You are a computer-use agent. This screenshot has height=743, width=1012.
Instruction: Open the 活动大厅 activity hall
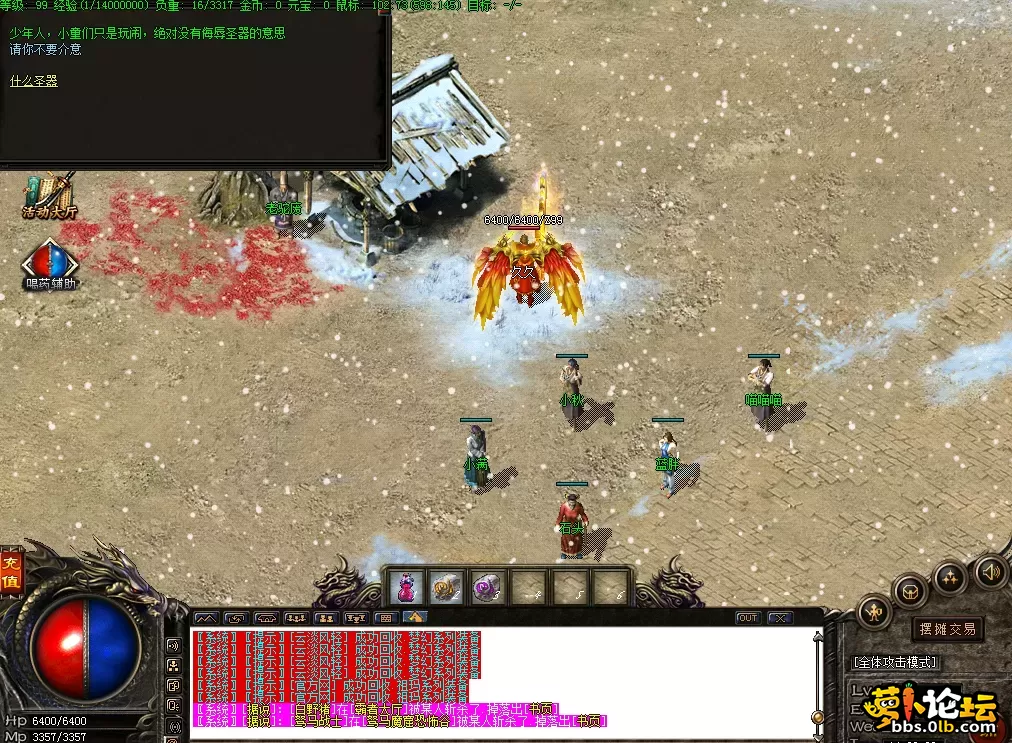point(50,195)
